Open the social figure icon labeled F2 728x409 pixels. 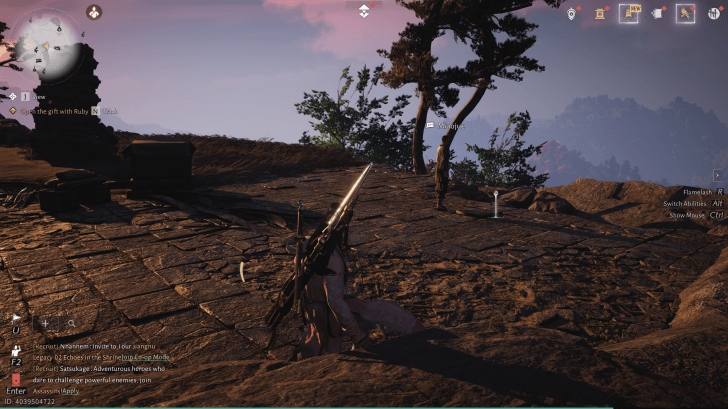click(x=16, y=353)
